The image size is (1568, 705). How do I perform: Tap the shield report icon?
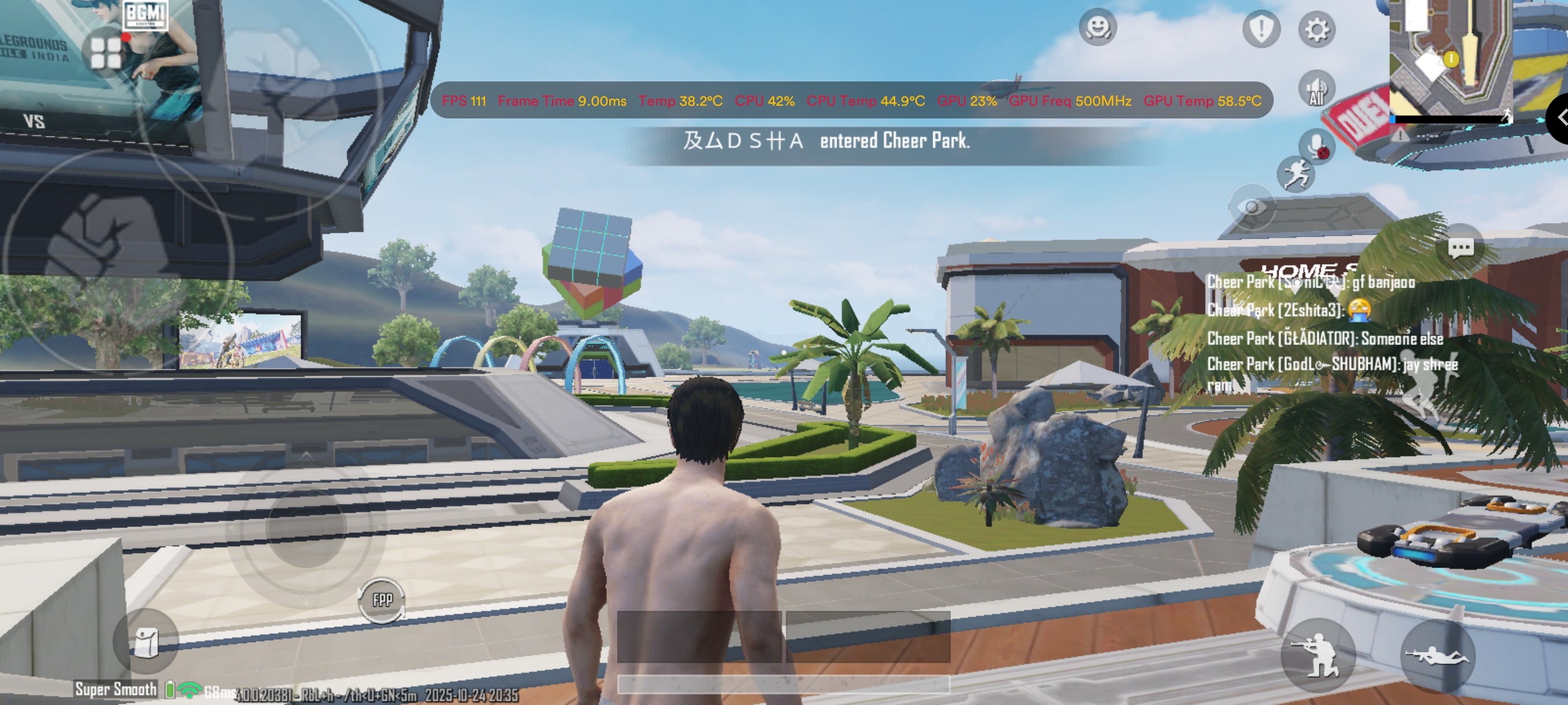coord(1260,28)
